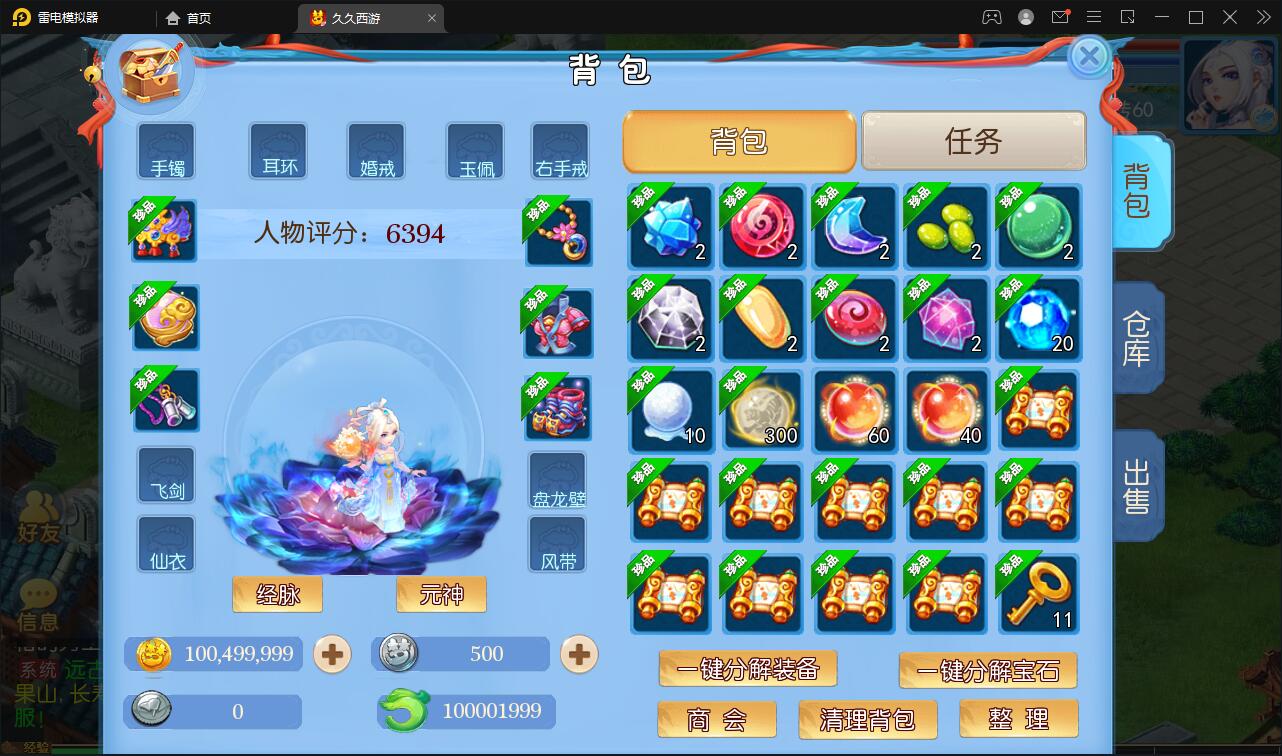Click the 经脉 meridian button
1282x756 pixels.
[x=277, y=594]
